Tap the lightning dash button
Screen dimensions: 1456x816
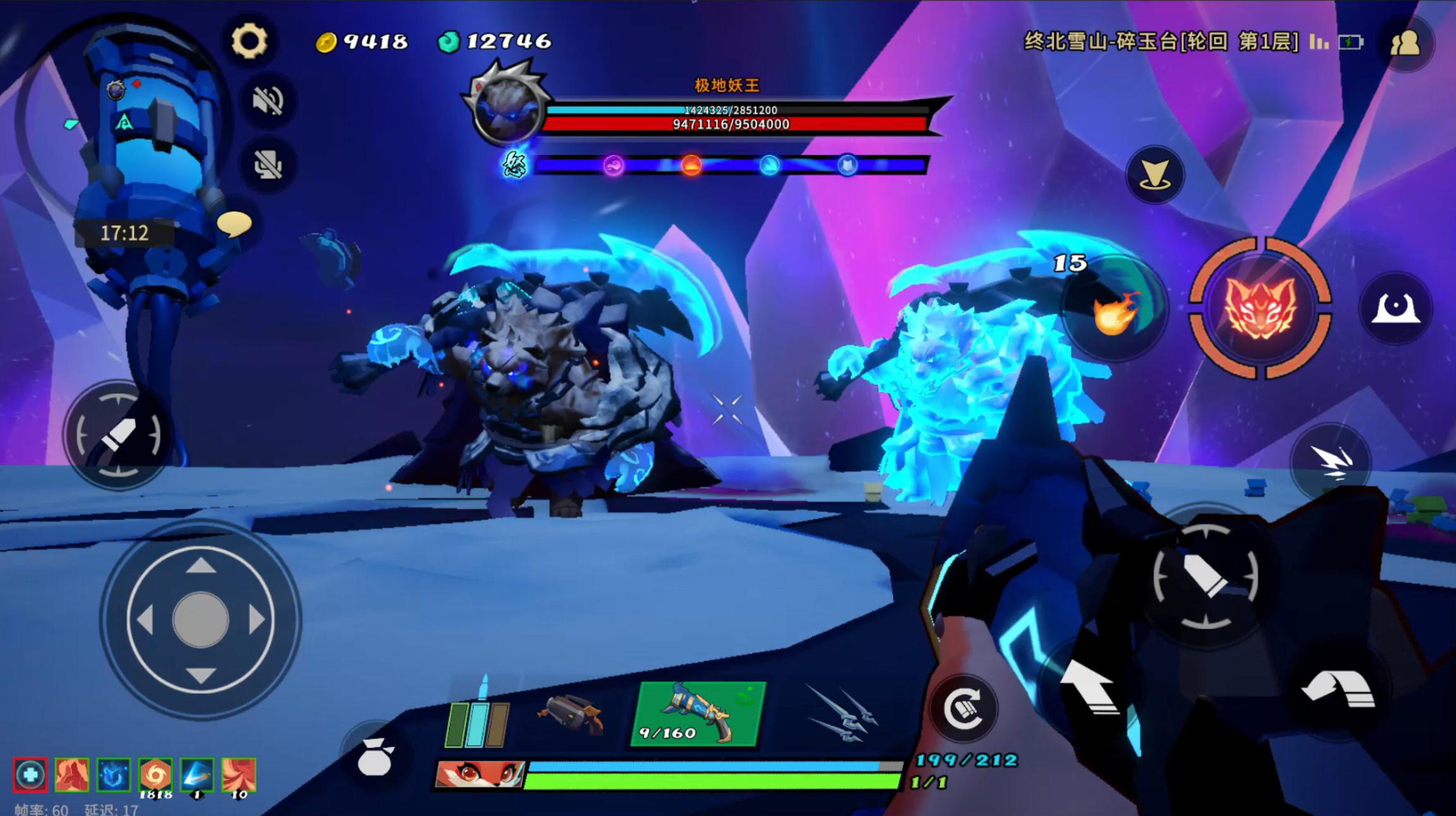1332,464
